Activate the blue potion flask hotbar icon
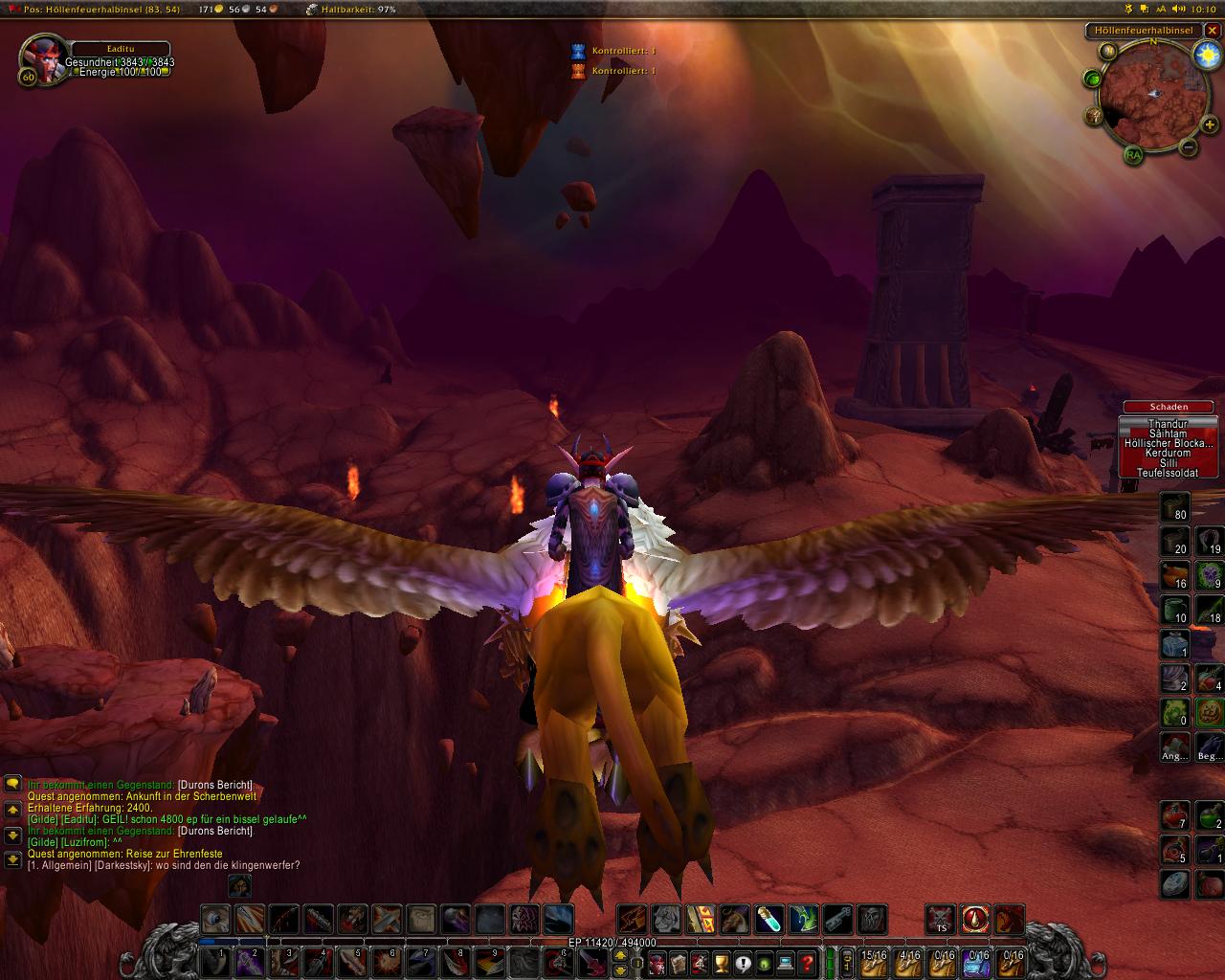This screenshot has width=1225, height=980. [768, 920]
